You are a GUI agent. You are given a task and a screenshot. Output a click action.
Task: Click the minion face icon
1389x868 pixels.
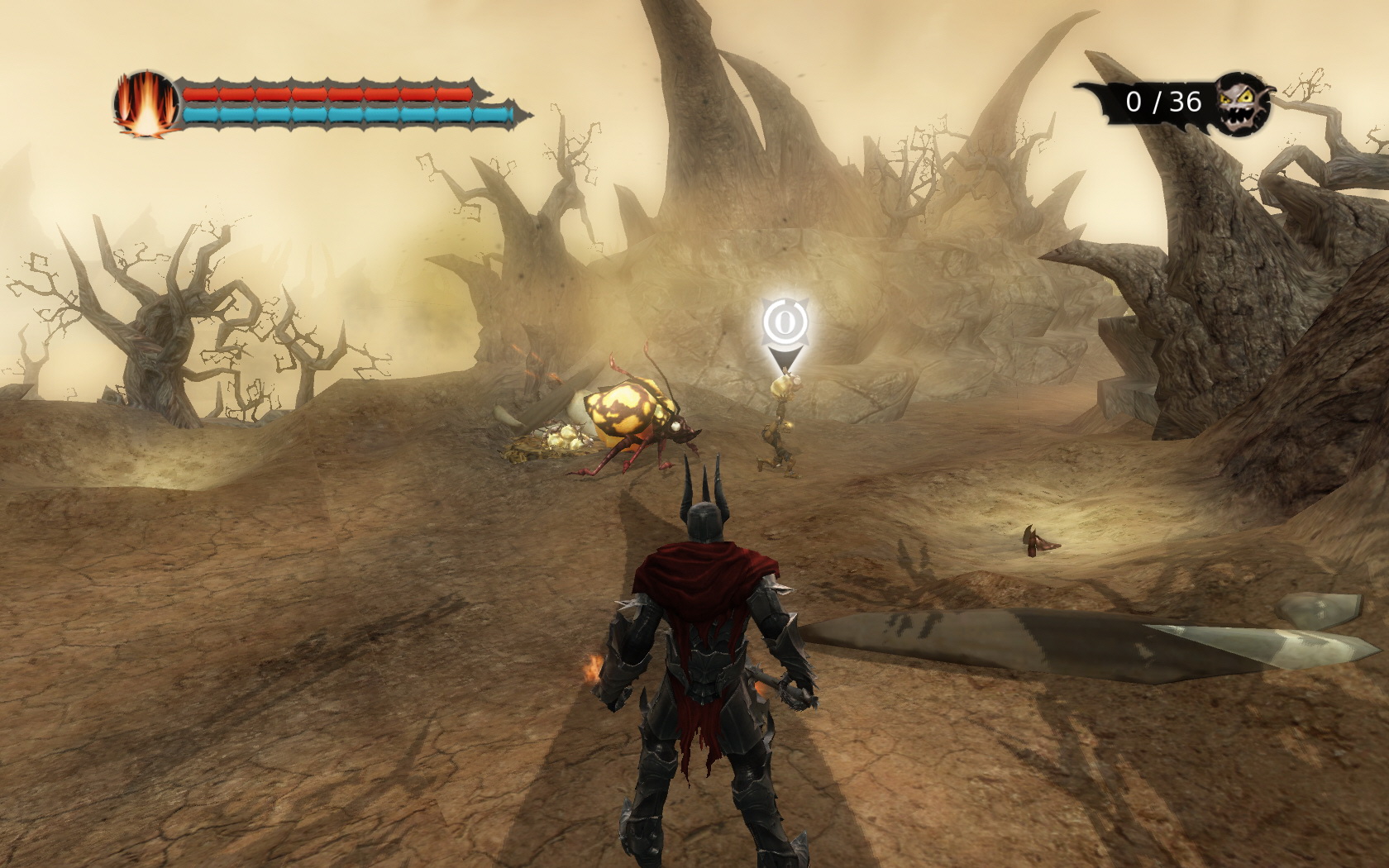coord(1244,103)
